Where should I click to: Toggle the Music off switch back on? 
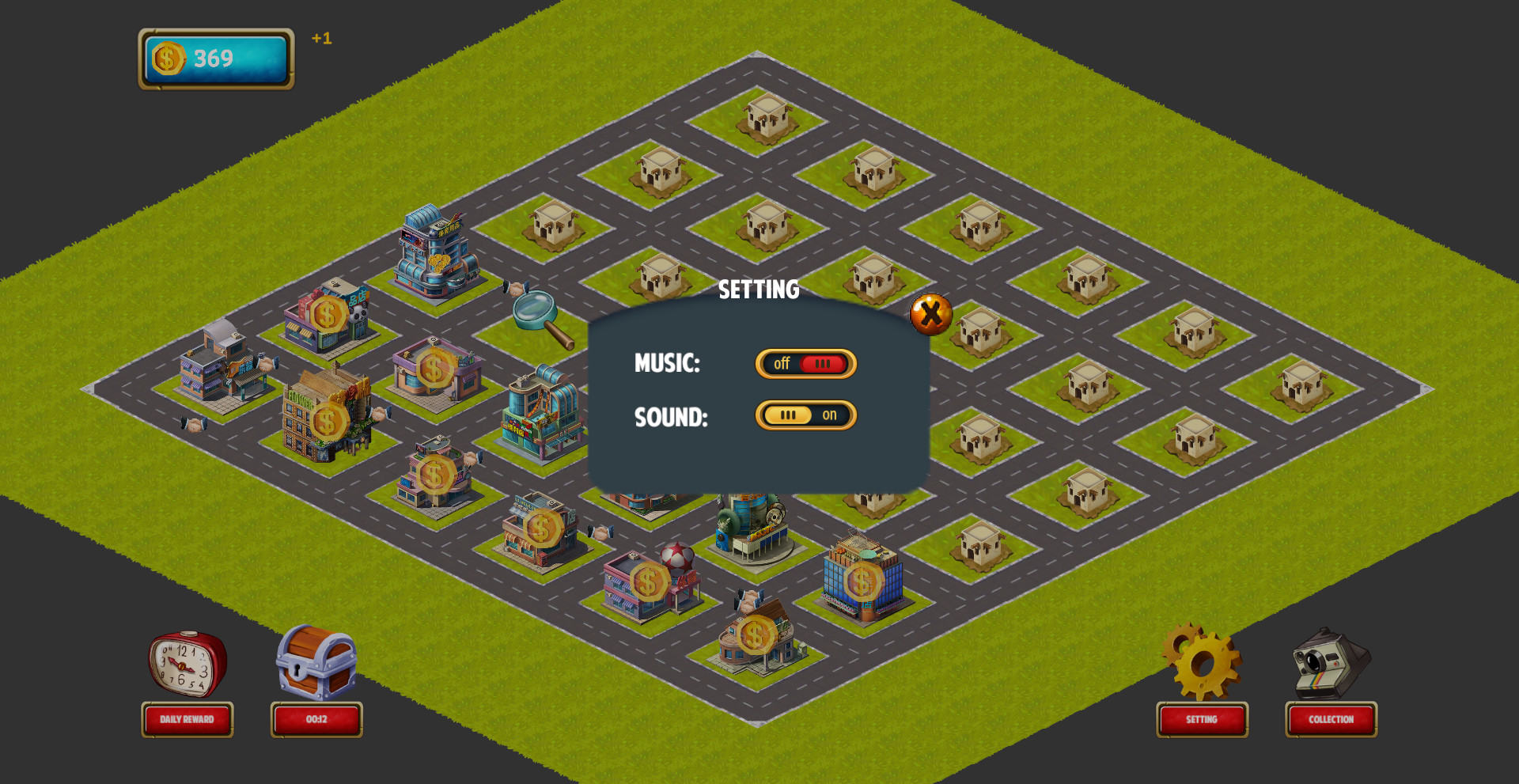point(805,364)
